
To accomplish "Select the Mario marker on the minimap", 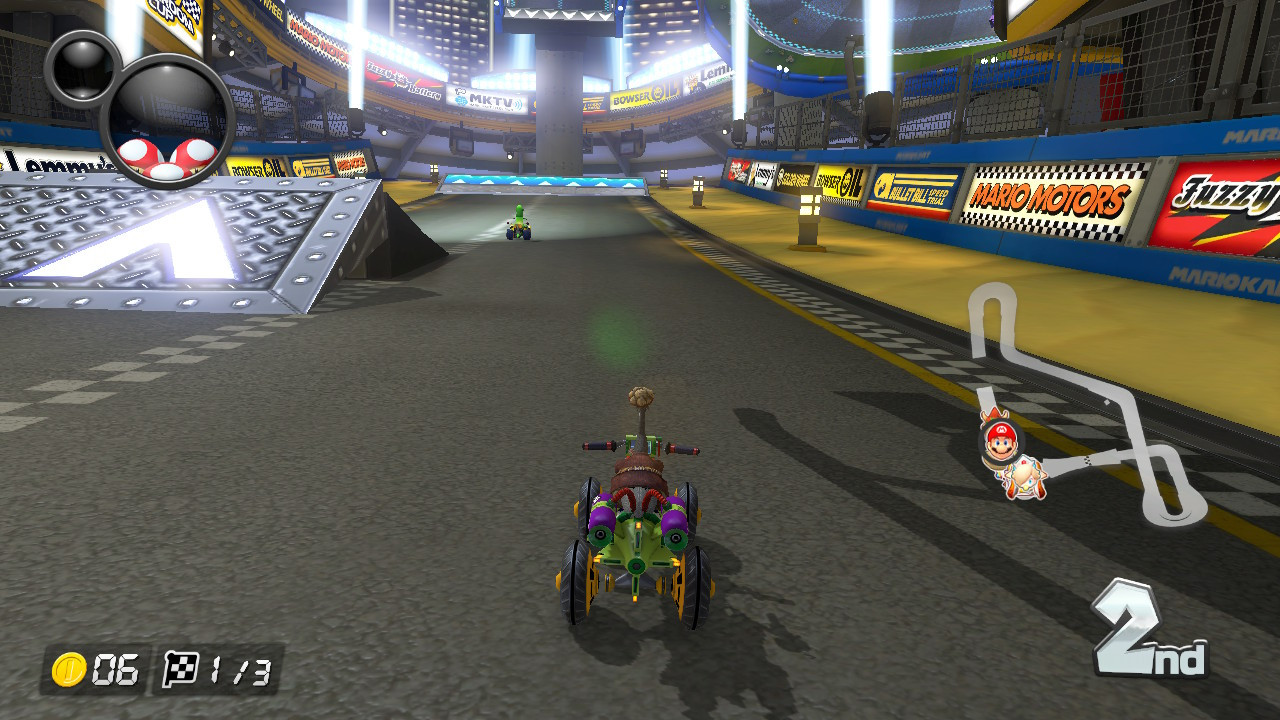I will point(999,440).
